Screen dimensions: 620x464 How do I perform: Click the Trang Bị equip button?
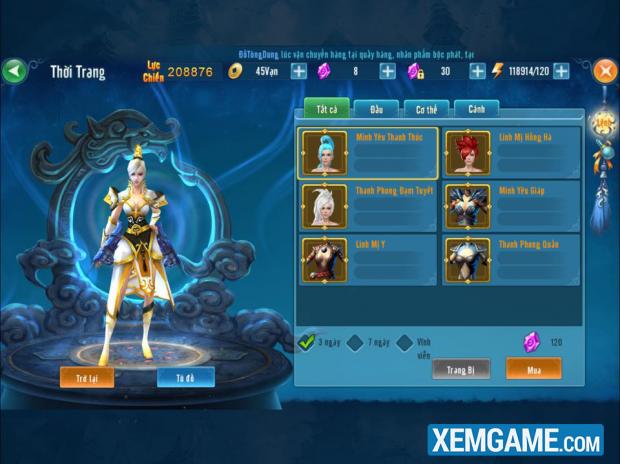tap(460, 369)
